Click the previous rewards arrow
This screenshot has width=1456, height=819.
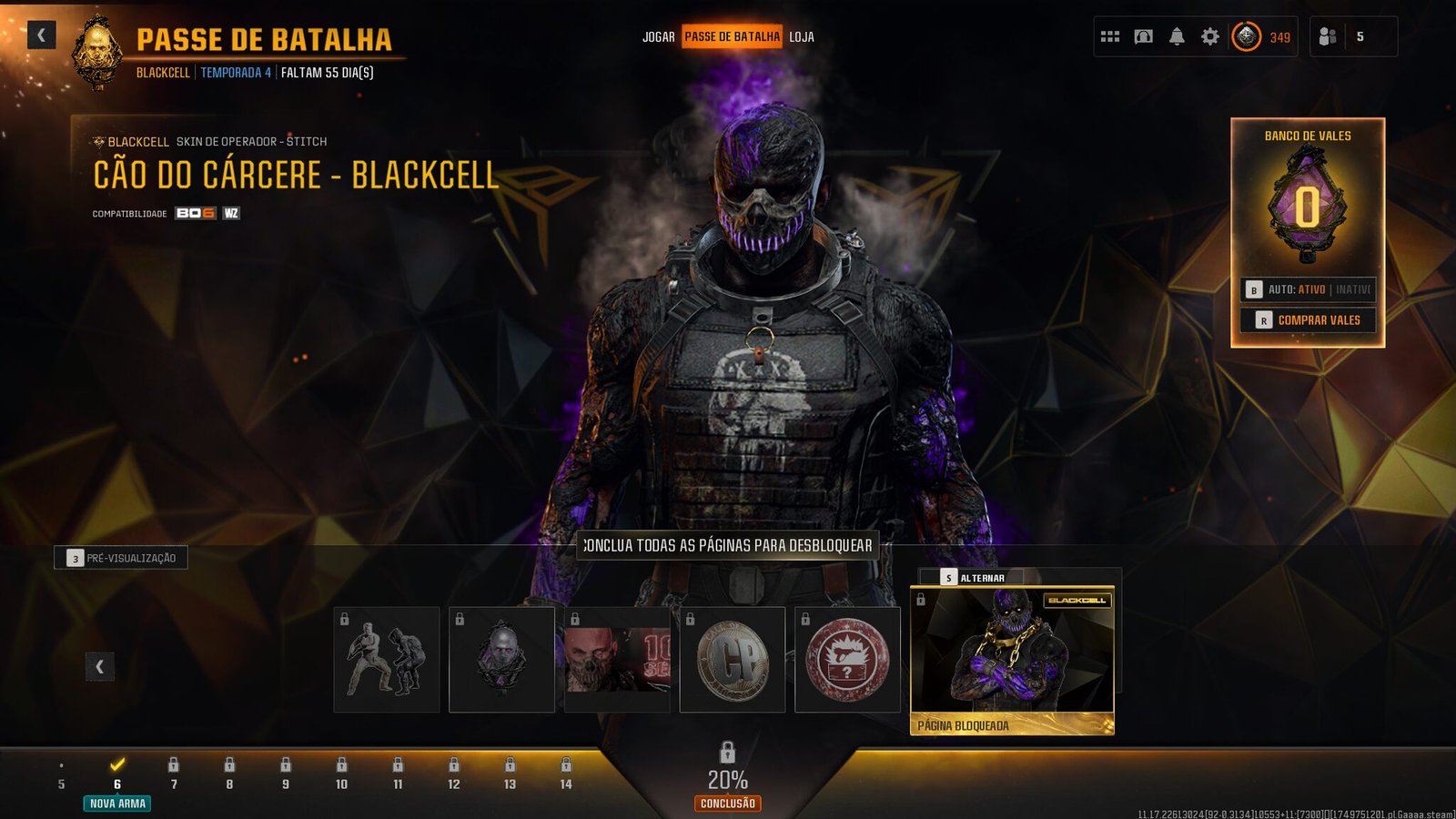pyautogui.click(x=100, y=667)
